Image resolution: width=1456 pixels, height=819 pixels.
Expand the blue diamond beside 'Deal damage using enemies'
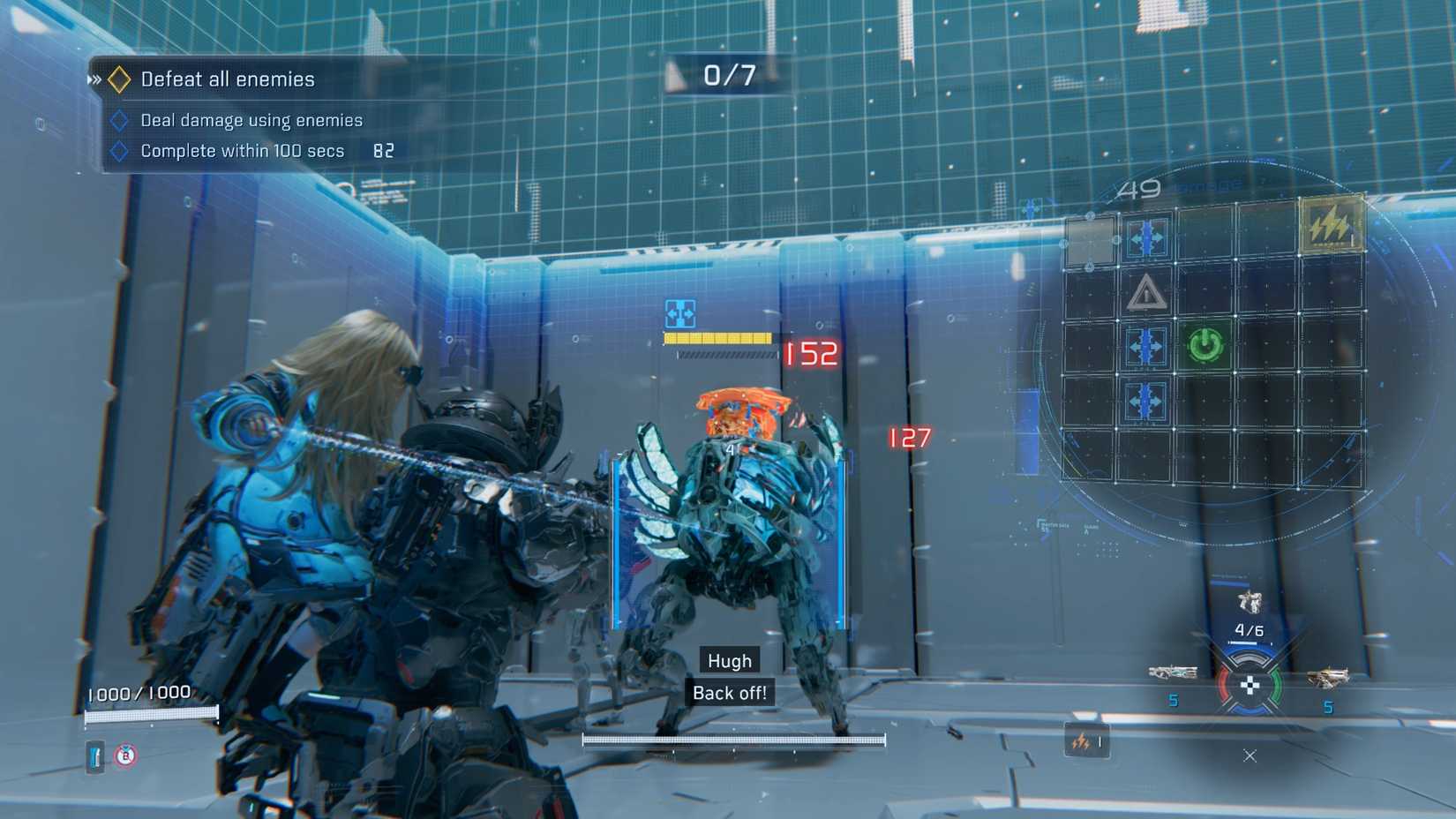(x=121, y=120)
